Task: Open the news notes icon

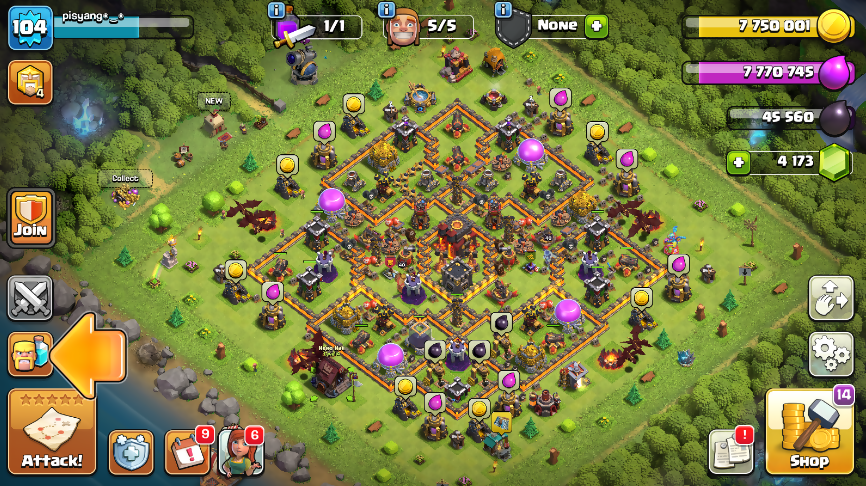Action: point(730,452)
